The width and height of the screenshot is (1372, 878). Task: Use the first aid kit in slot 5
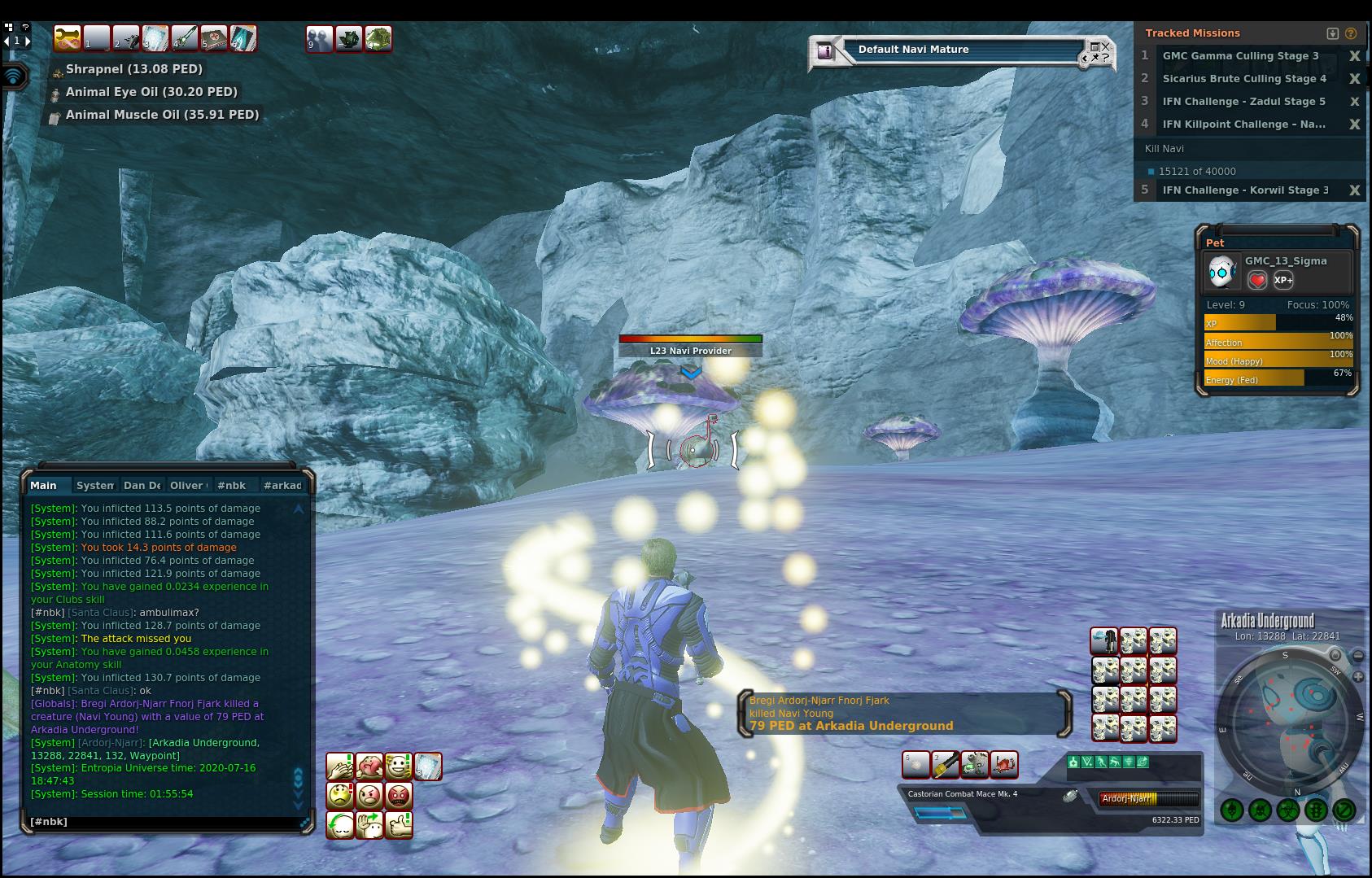tap(214, 38)
